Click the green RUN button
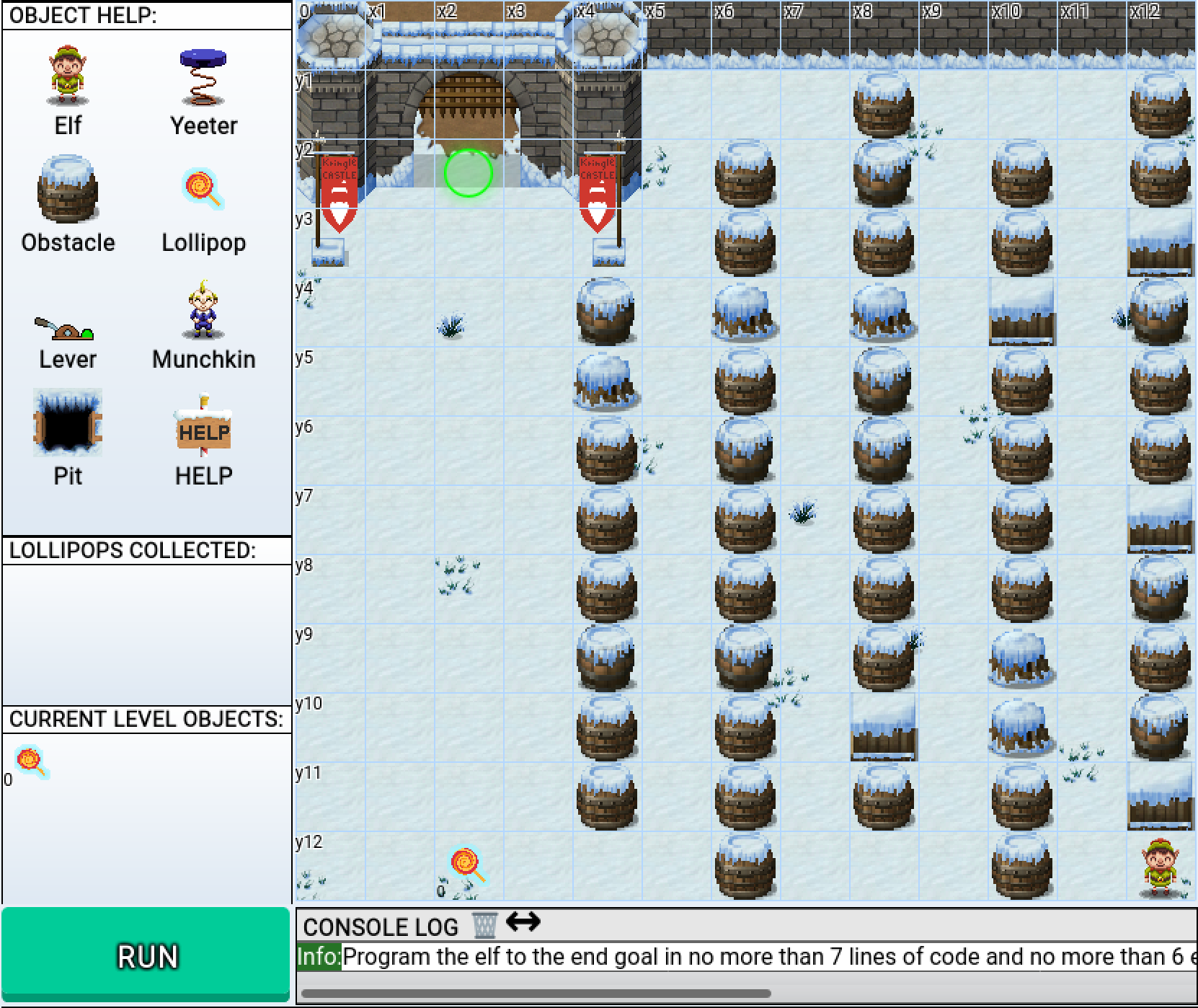 (146, 955)
